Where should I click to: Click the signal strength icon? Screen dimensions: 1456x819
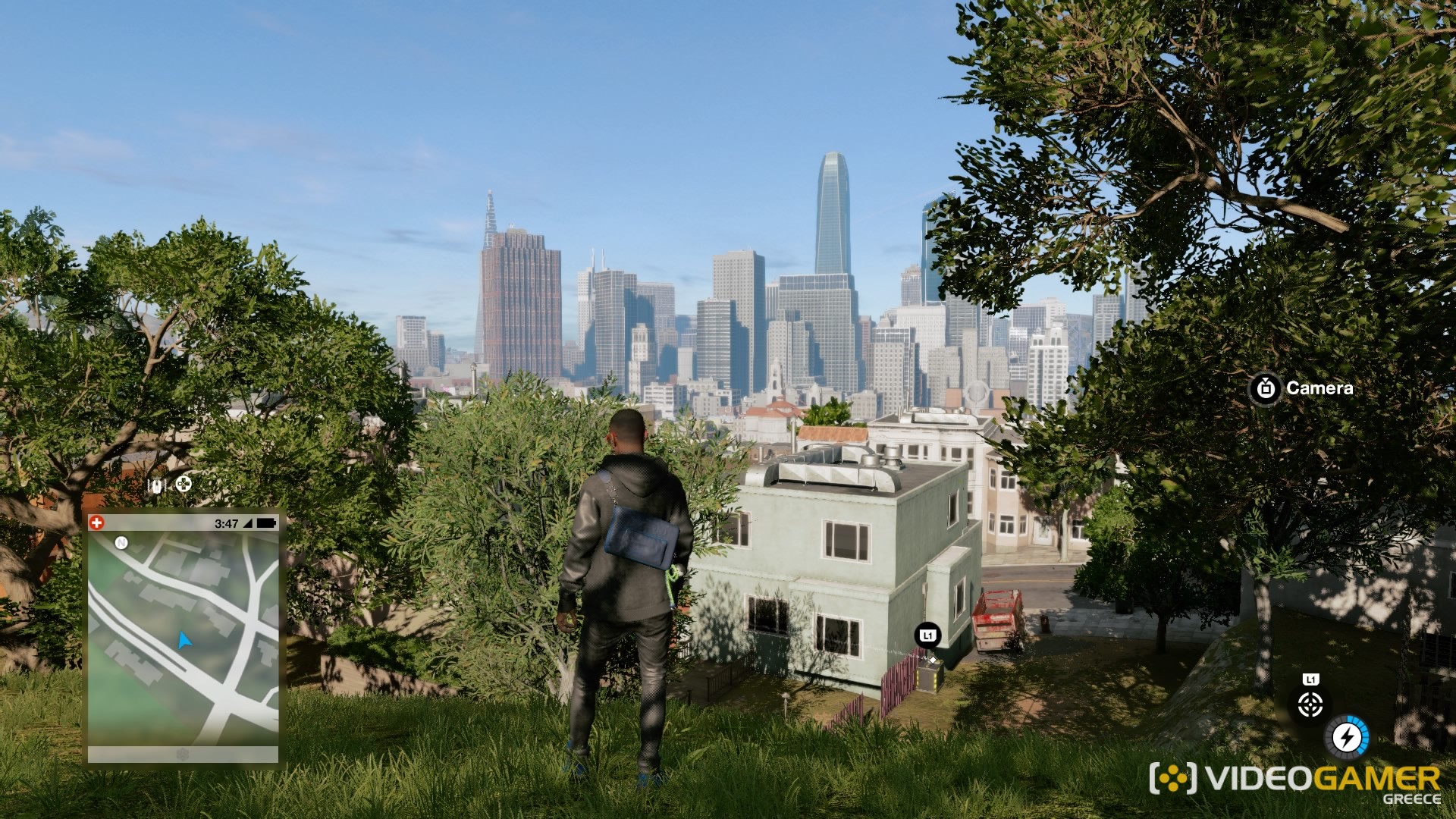coord(247,522)
